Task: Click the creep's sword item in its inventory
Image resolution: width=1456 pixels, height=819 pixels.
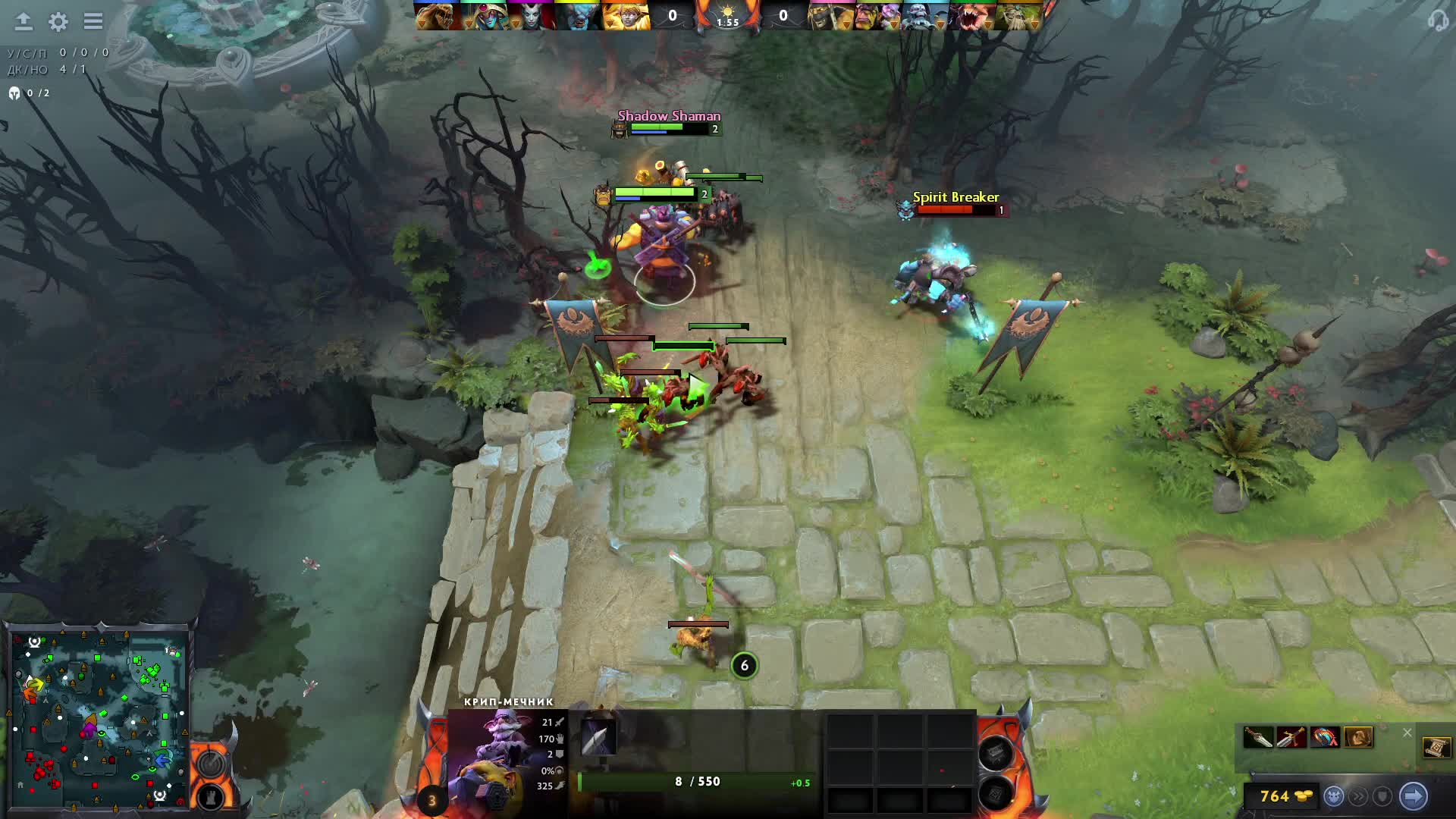Action: click(598, 736)
